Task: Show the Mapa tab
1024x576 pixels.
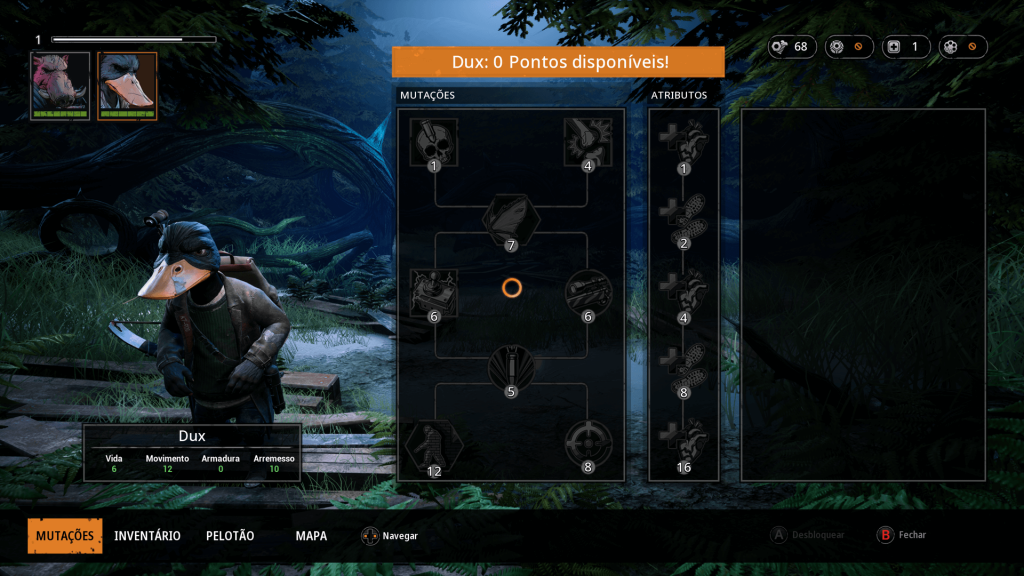Action: coord(311,536)
